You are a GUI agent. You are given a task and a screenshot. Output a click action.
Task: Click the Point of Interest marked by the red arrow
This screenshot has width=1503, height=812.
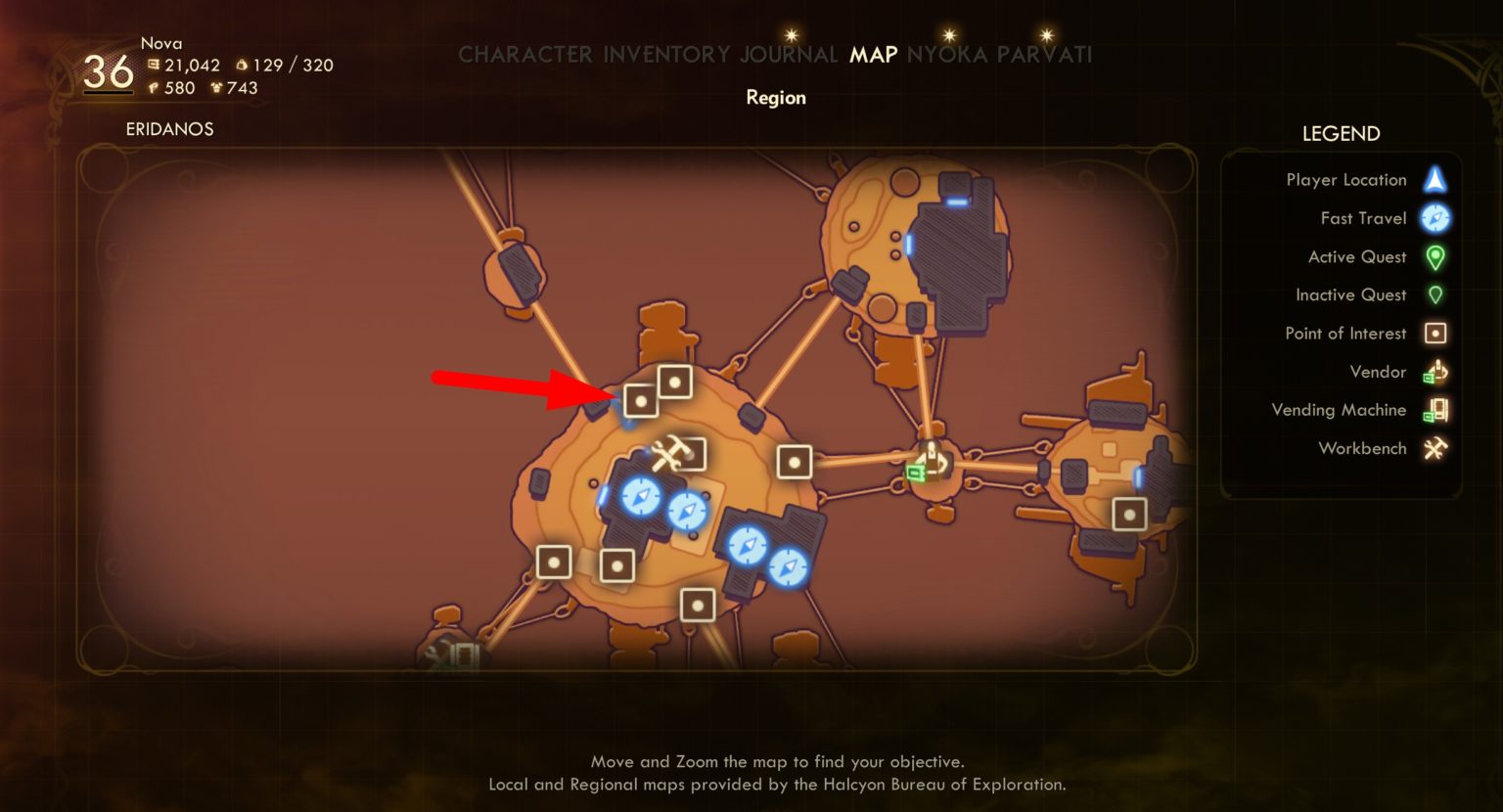click(641, 399)
